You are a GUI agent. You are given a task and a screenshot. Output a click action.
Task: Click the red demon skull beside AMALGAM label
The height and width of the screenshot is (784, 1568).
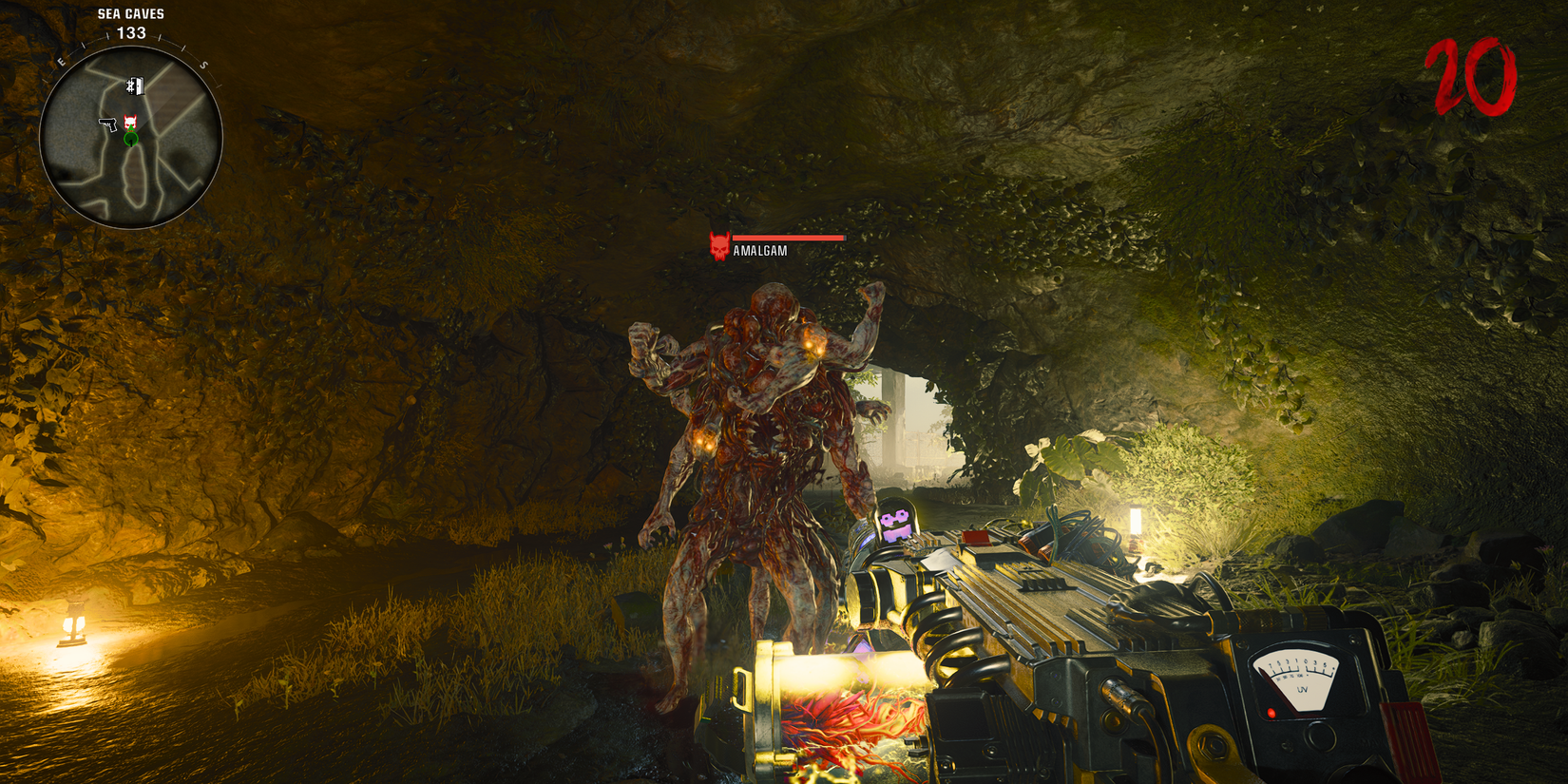tap(718, 245)
